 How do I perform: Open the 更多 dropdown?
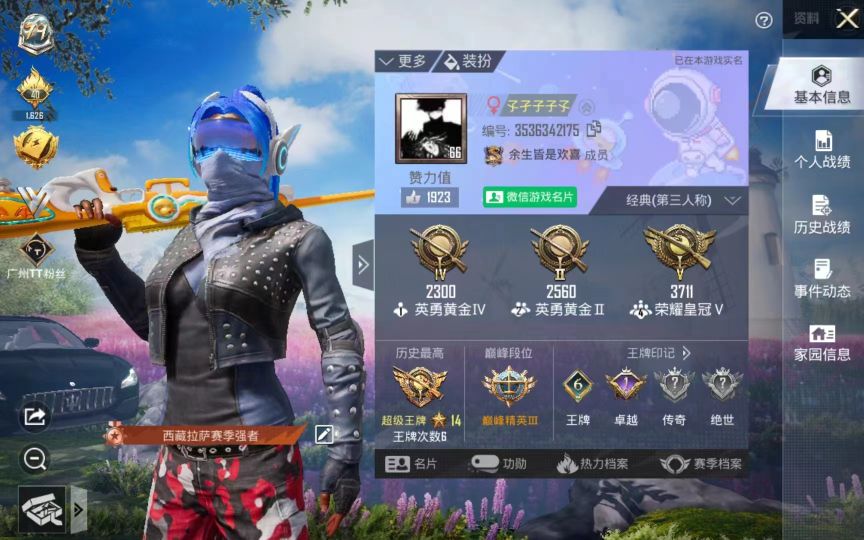(403, 62)
